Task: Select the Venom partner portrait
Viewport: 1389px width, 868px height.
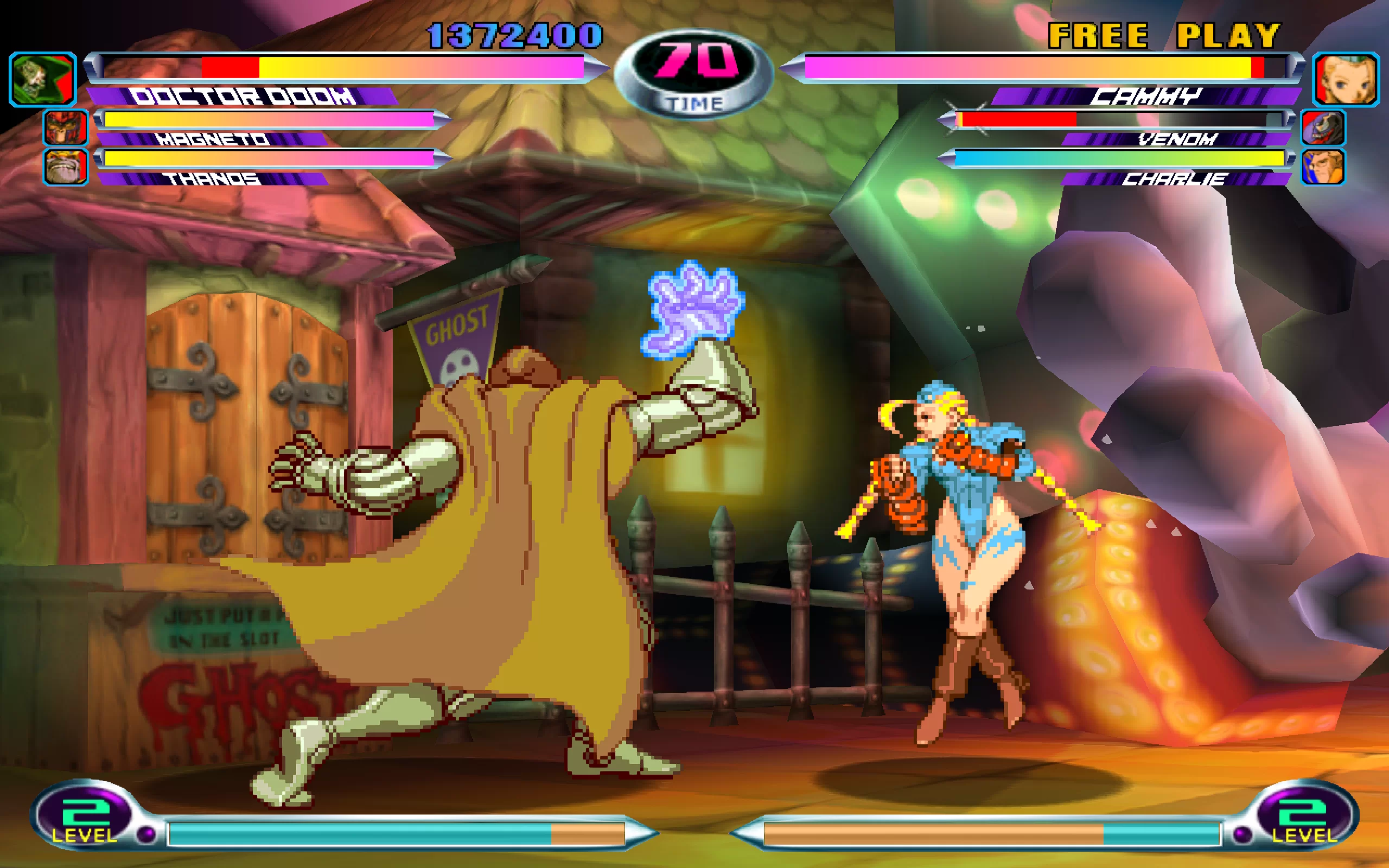Action: (x=1323, y=127)
